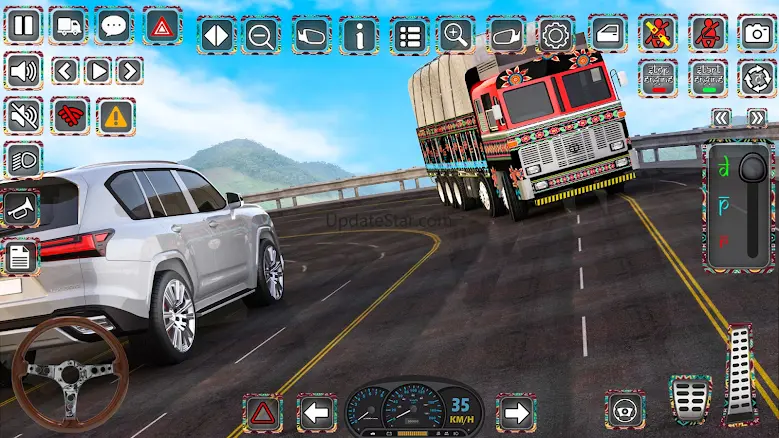Hit the Start Engine button
This screenshot has height=438, width=779.
point(708,77)
